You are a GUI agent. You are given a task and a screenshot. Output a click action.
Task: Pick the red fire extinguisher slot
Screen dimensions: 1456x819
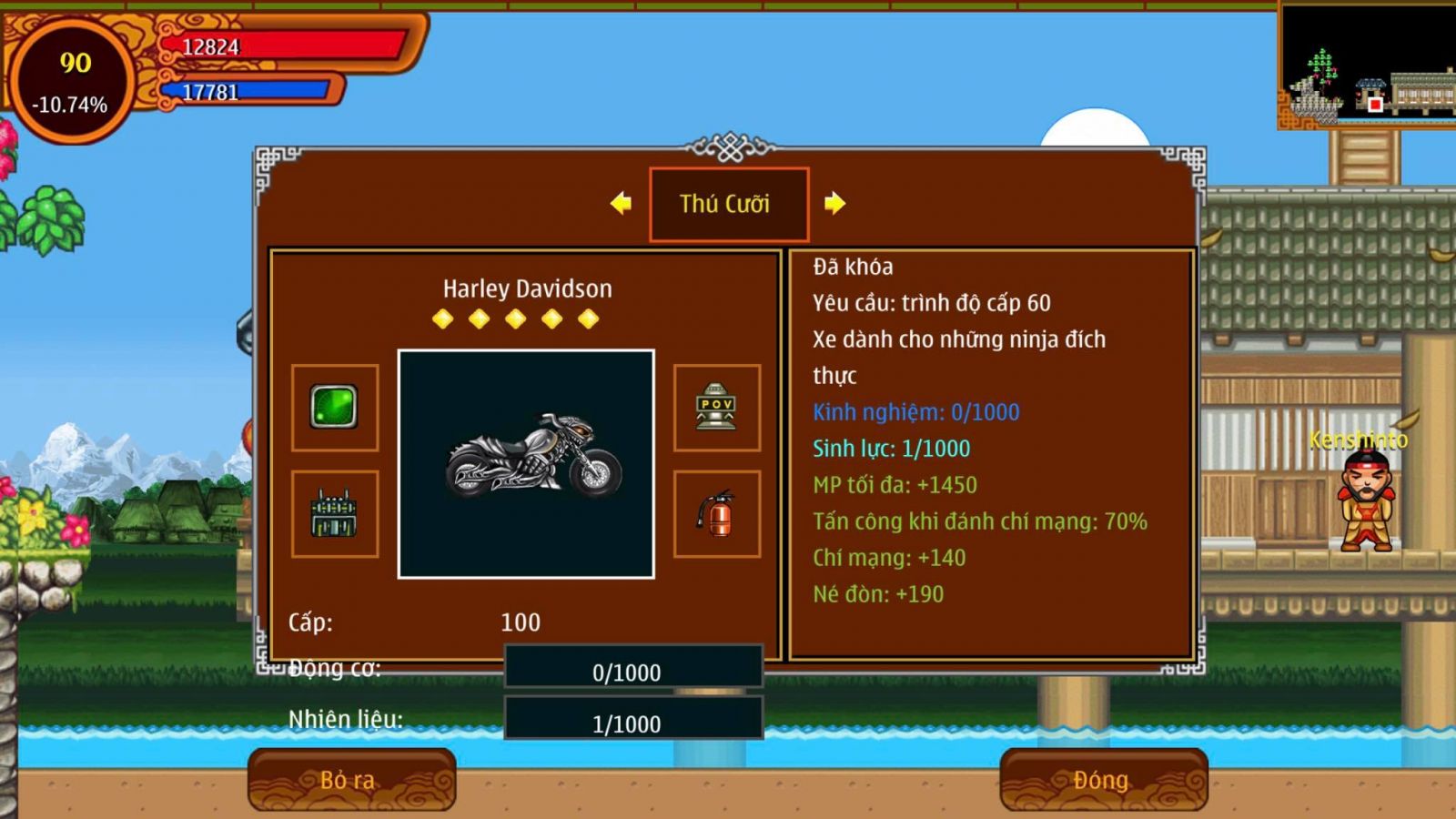(716, 513)
